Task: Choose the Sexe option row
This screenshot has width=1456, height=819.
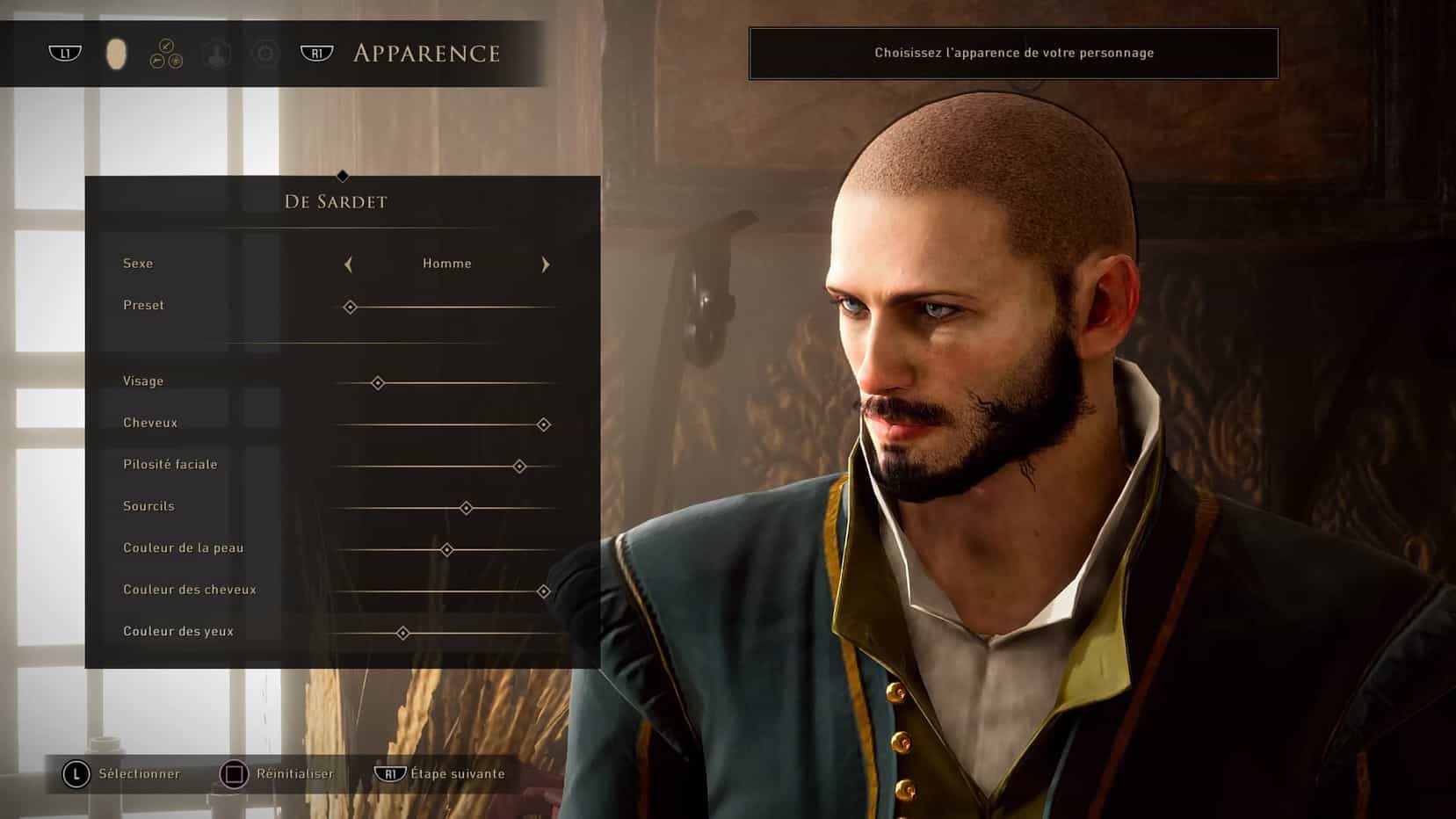Action: click(x=138, y=264)
